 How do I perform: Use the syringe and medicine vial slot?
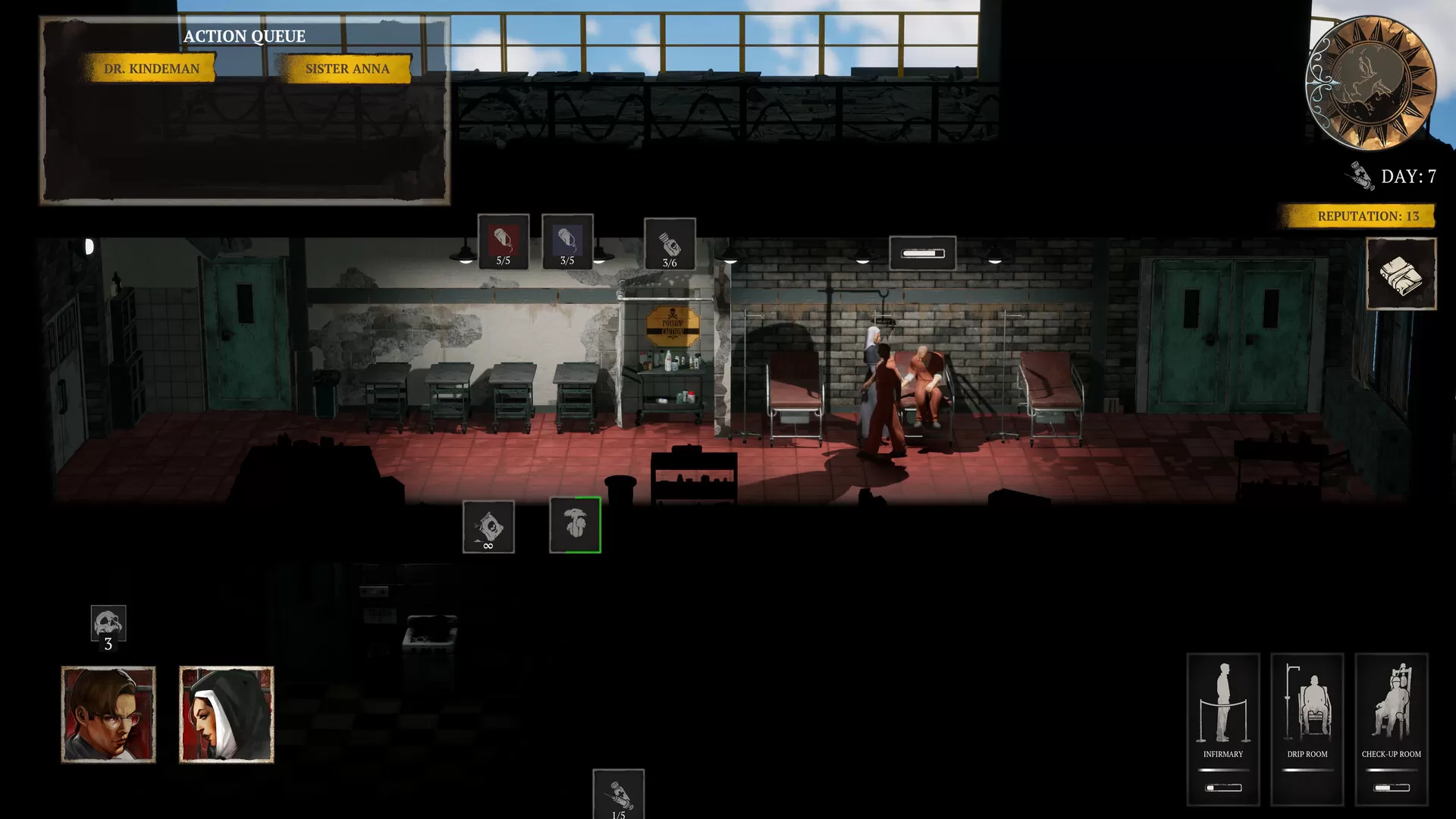click(618, 795)
